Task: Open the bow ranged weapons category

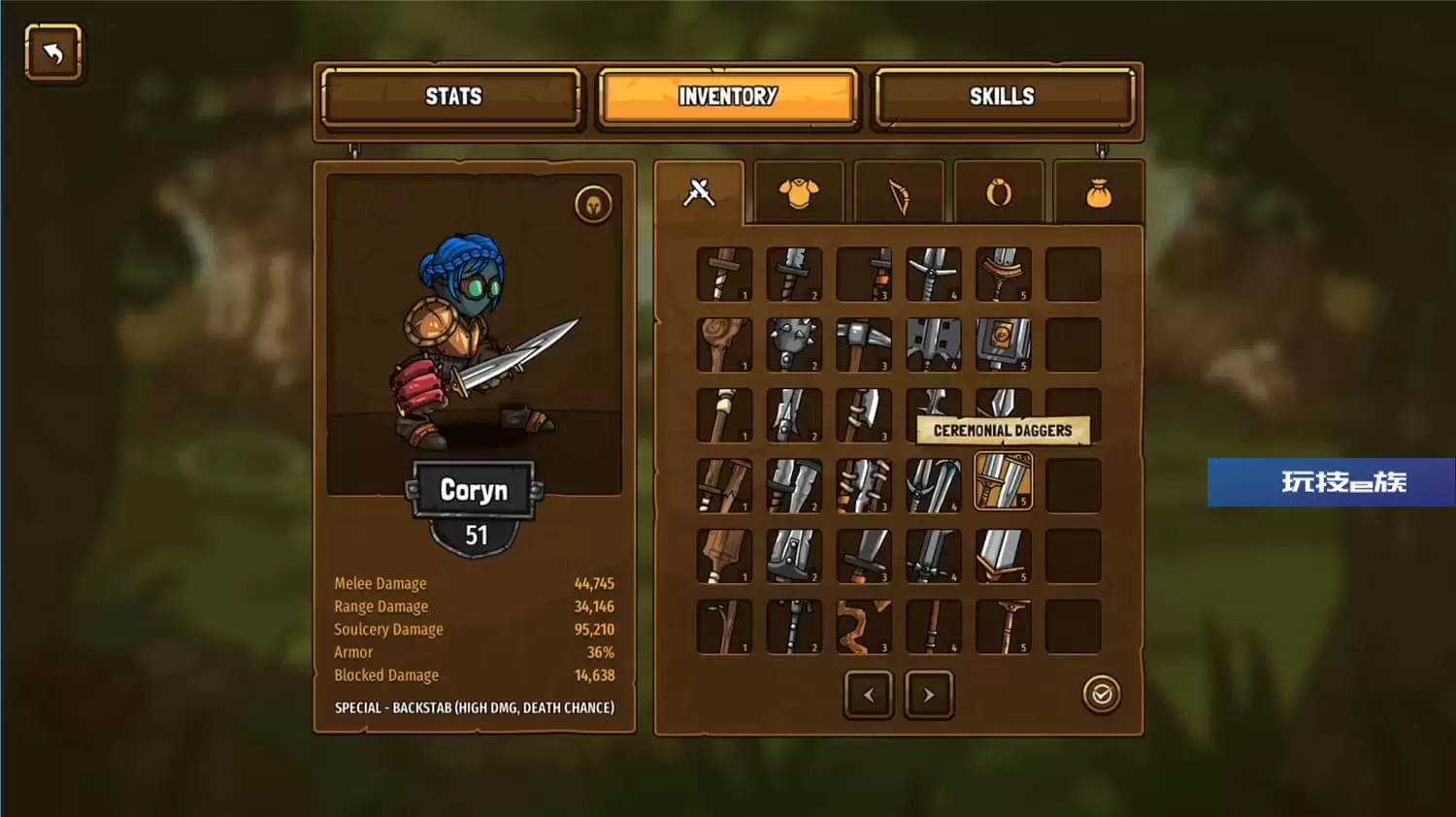Action: pyautogui.click(x=899, y=195)
